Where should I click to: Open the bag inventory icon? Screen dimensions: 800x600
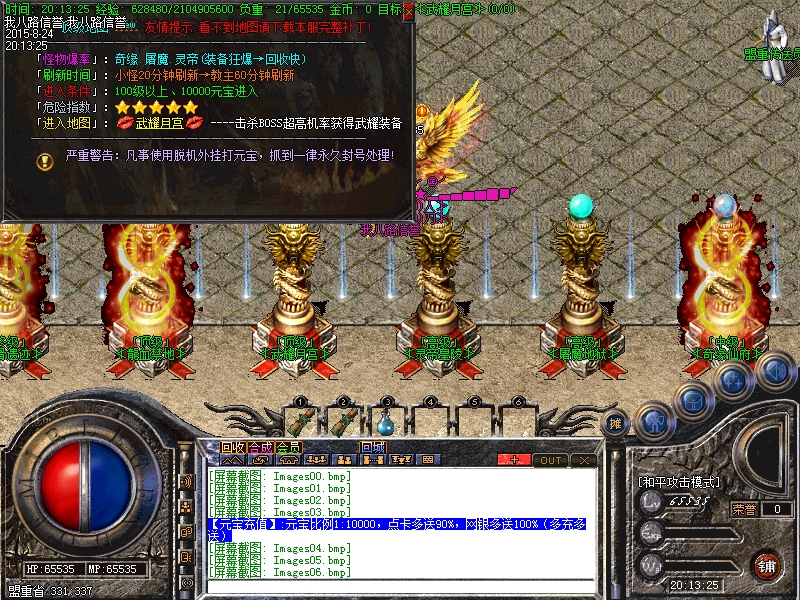tap(693, 398)
